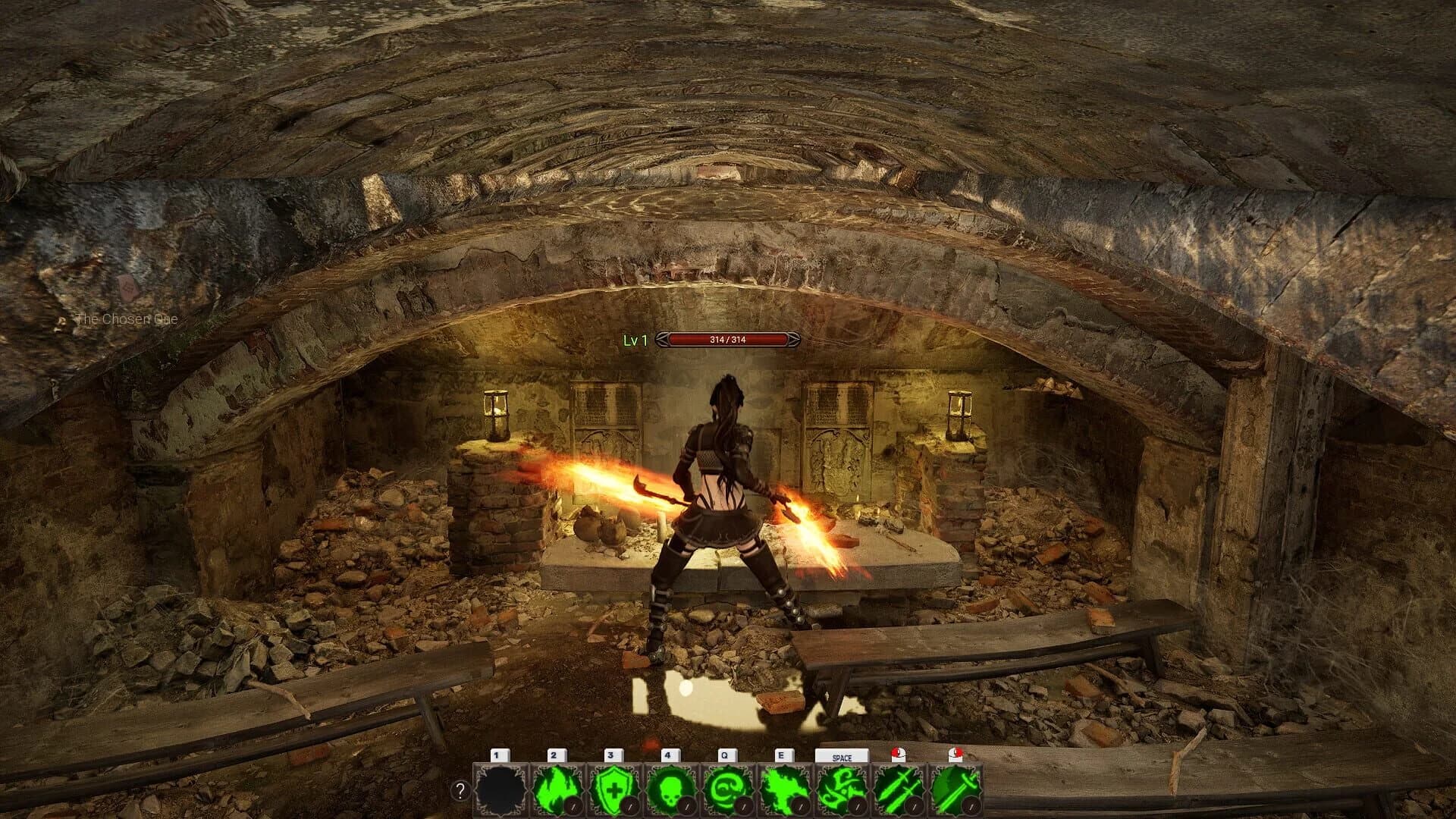
Task: Click the right arrow ornament on the enemy health bar
Action: (x=793, y=340)
